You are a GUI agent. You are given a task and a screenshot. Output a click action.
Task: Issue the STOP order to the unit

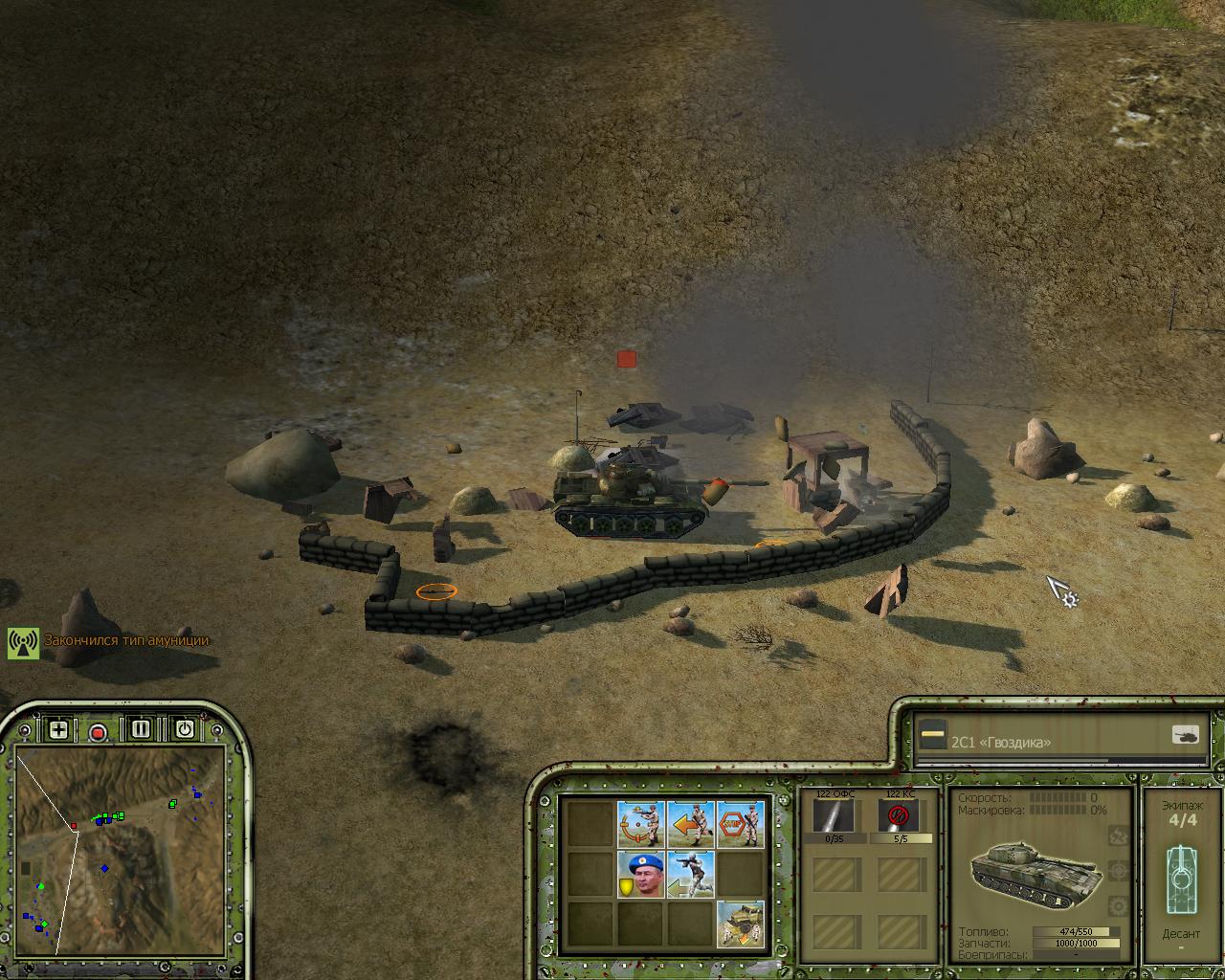pyautogui.click(x=741, y=824)
